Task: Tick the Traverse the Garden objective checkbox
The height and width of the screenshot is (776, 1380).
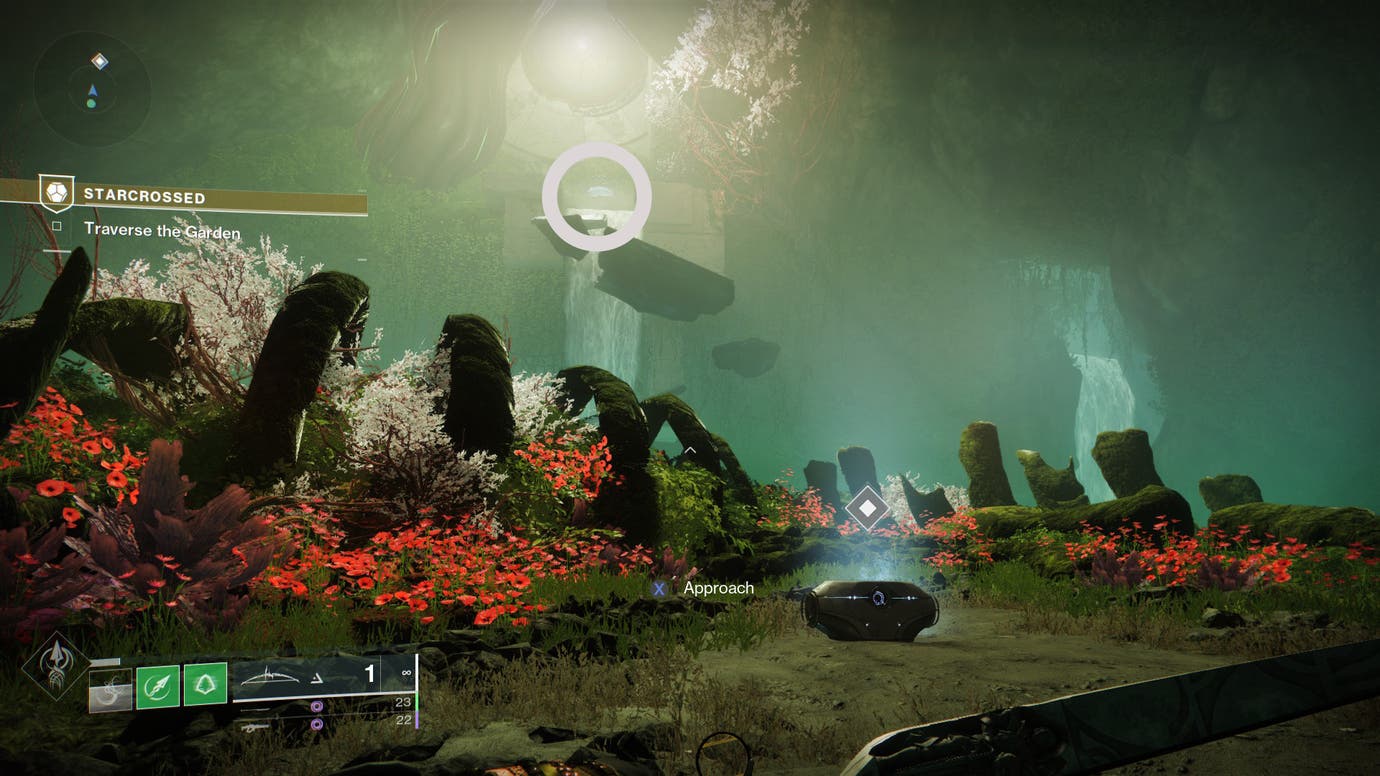Action: point(57,227)
